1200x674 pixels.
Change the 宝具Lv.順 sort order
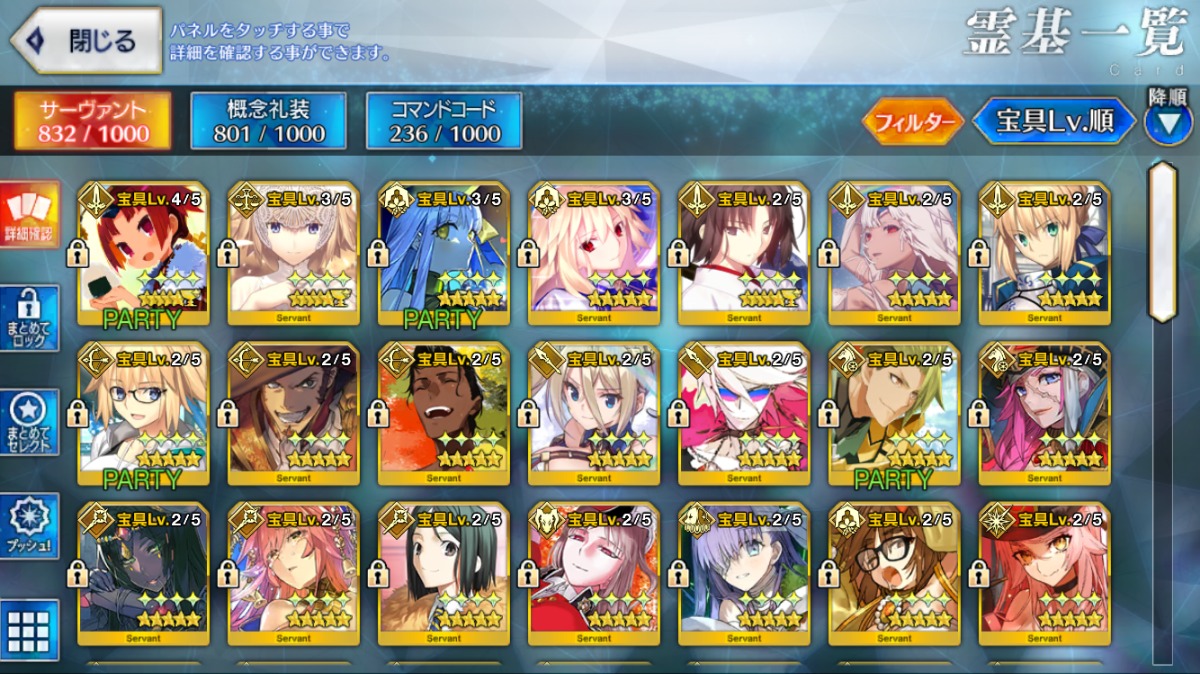tap(1054, 122)
